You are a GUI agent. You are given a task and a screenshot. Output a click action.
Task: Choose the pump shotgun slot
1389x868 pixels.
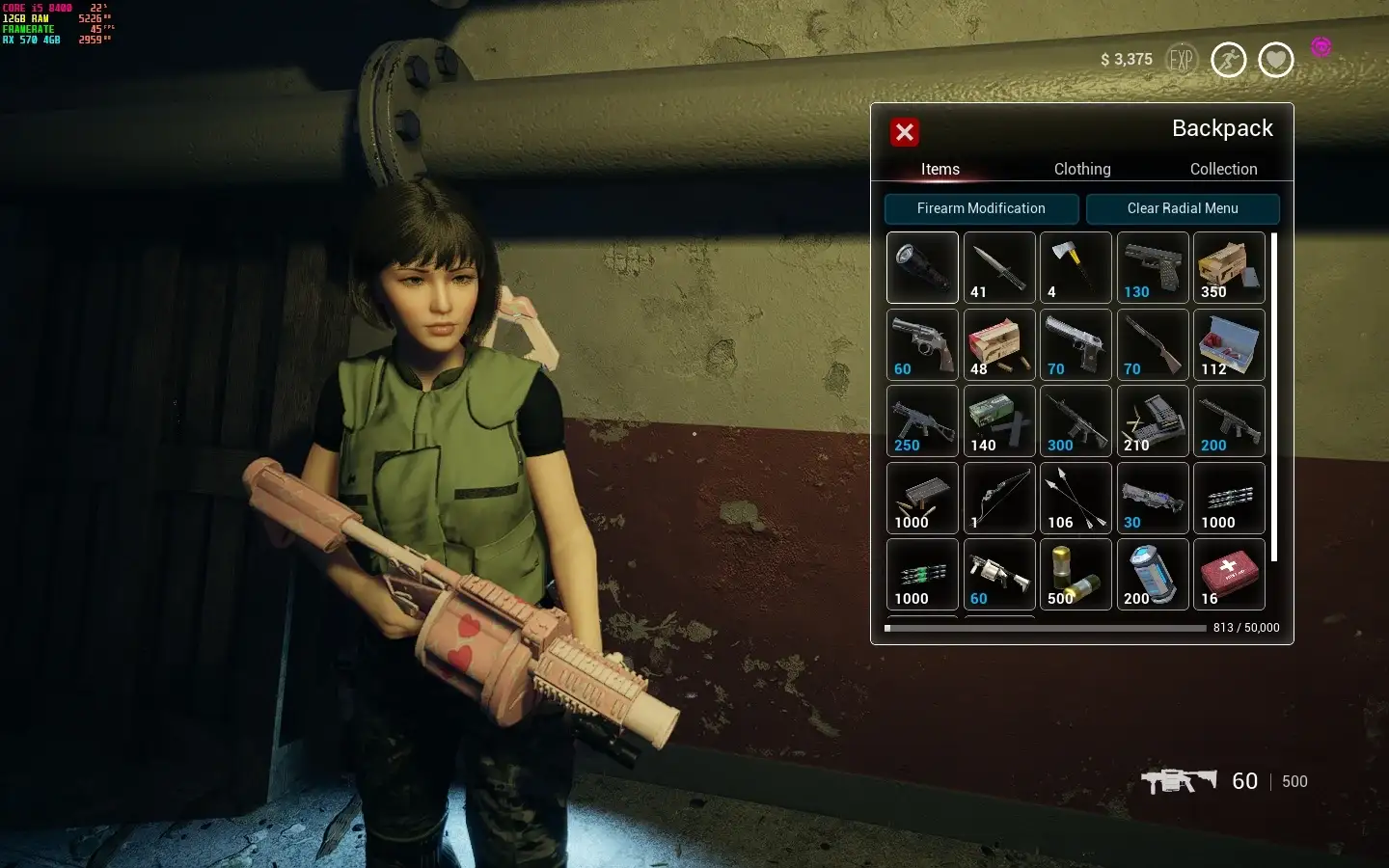pos(1153,344)
